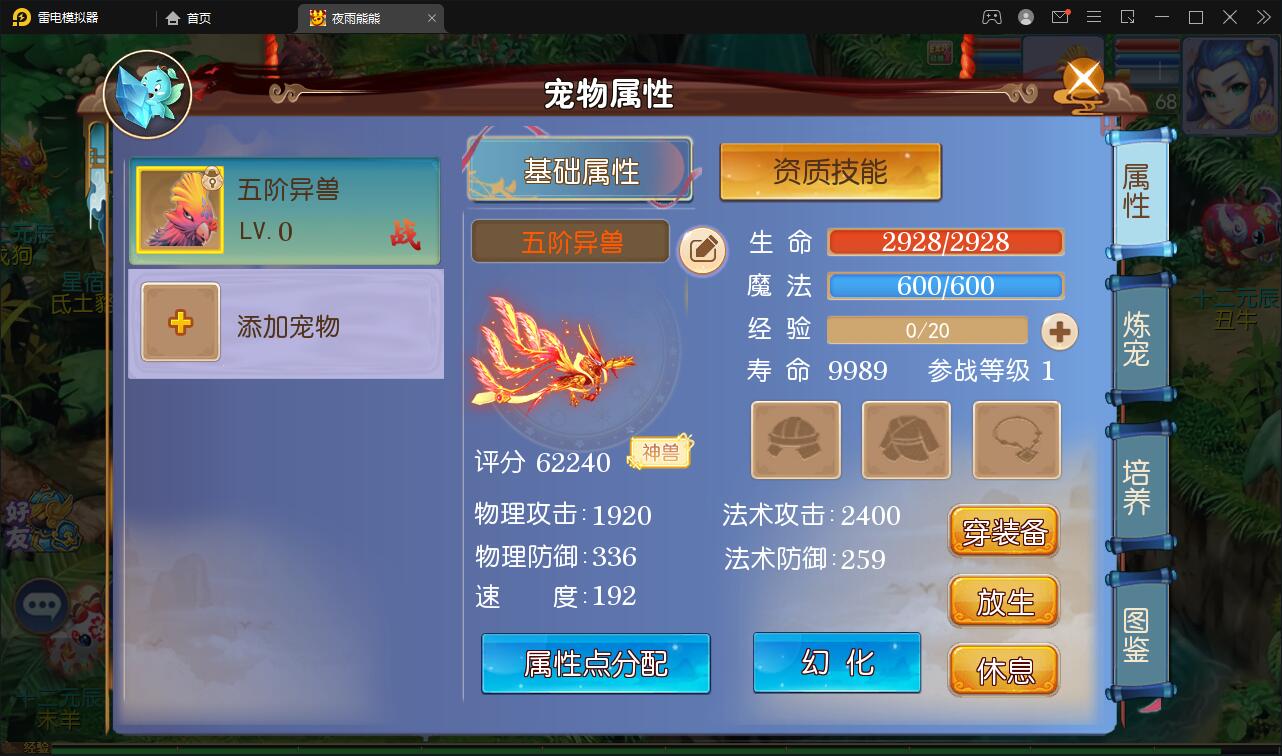The image size is (1282, 756).
Task: Open the emulator hamburger menu icon
Action: point(1094,17)
